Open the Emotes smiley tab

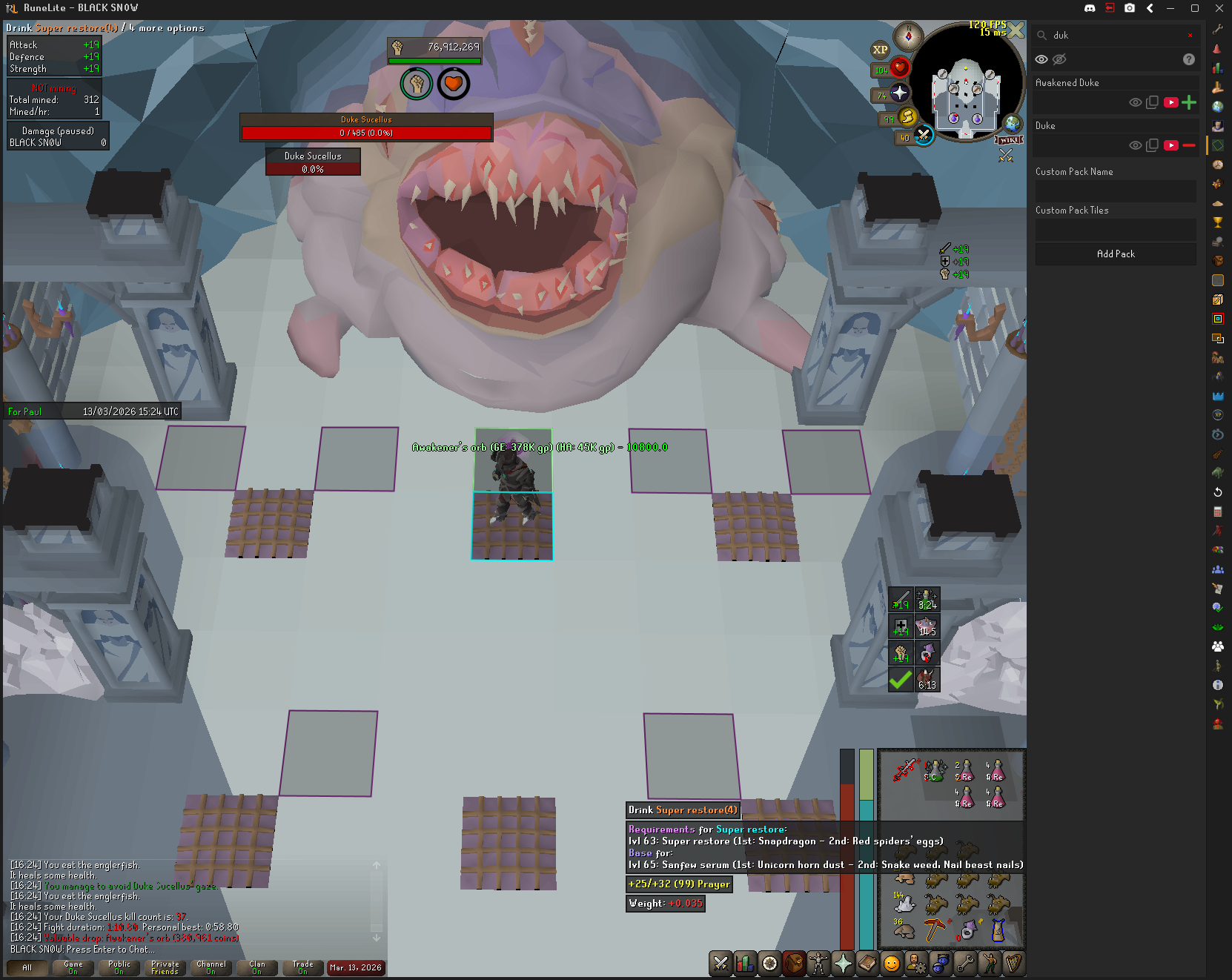click(x=892, y=963)
